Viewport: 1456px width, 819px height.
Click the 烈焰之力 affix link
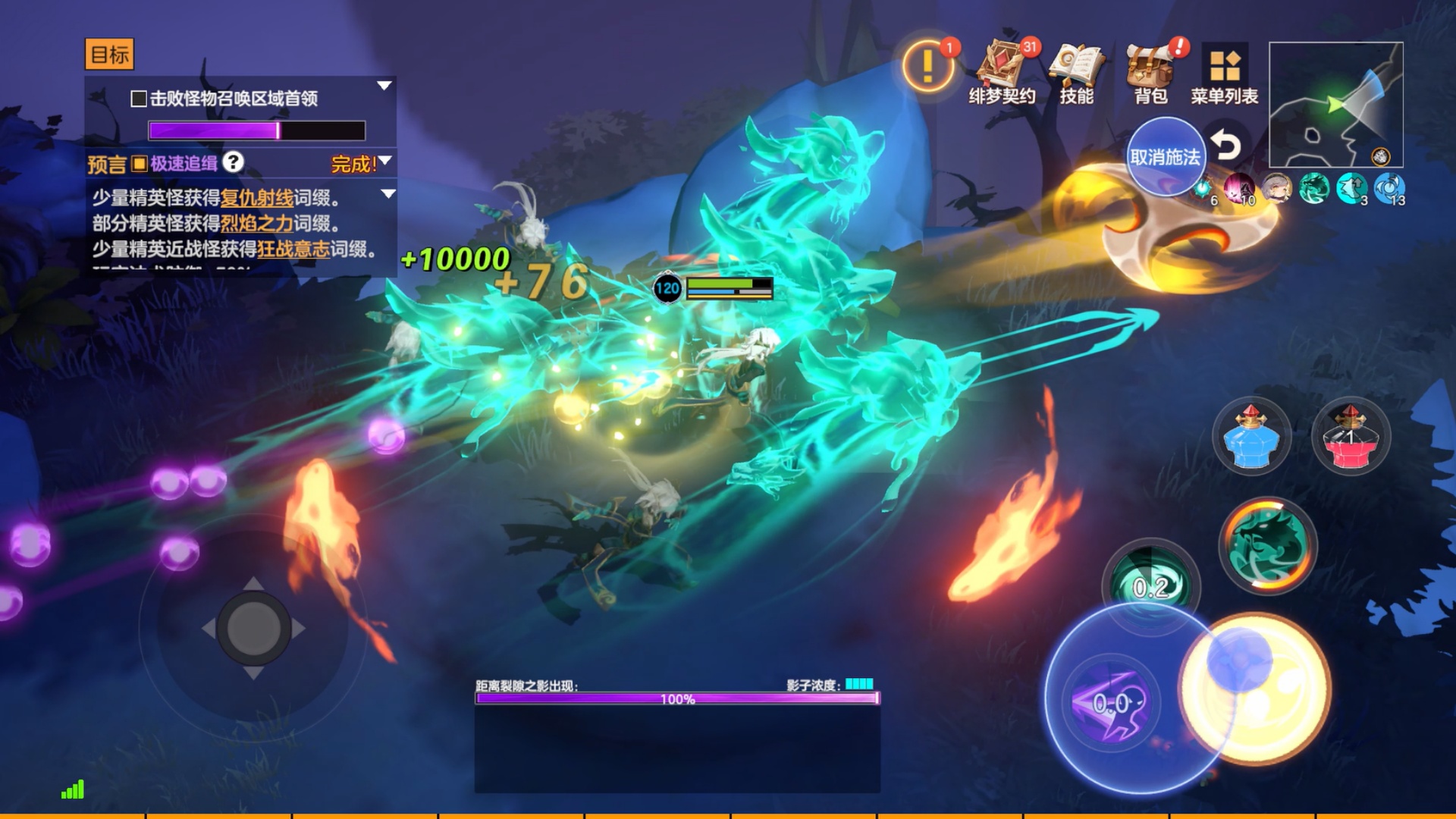point(256,224)
